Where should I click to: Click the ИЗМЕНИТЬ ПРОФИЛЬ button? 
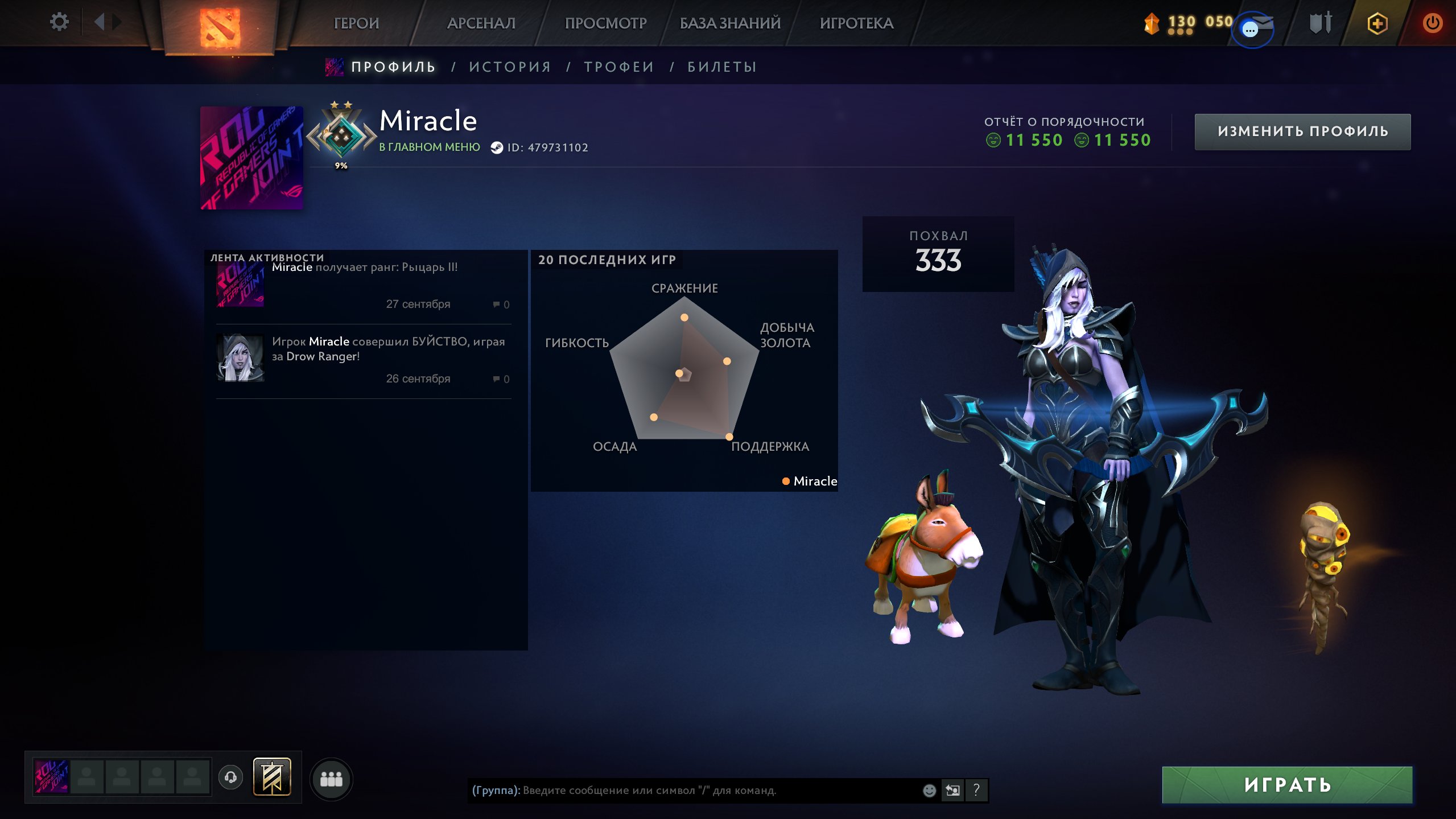1302,131
